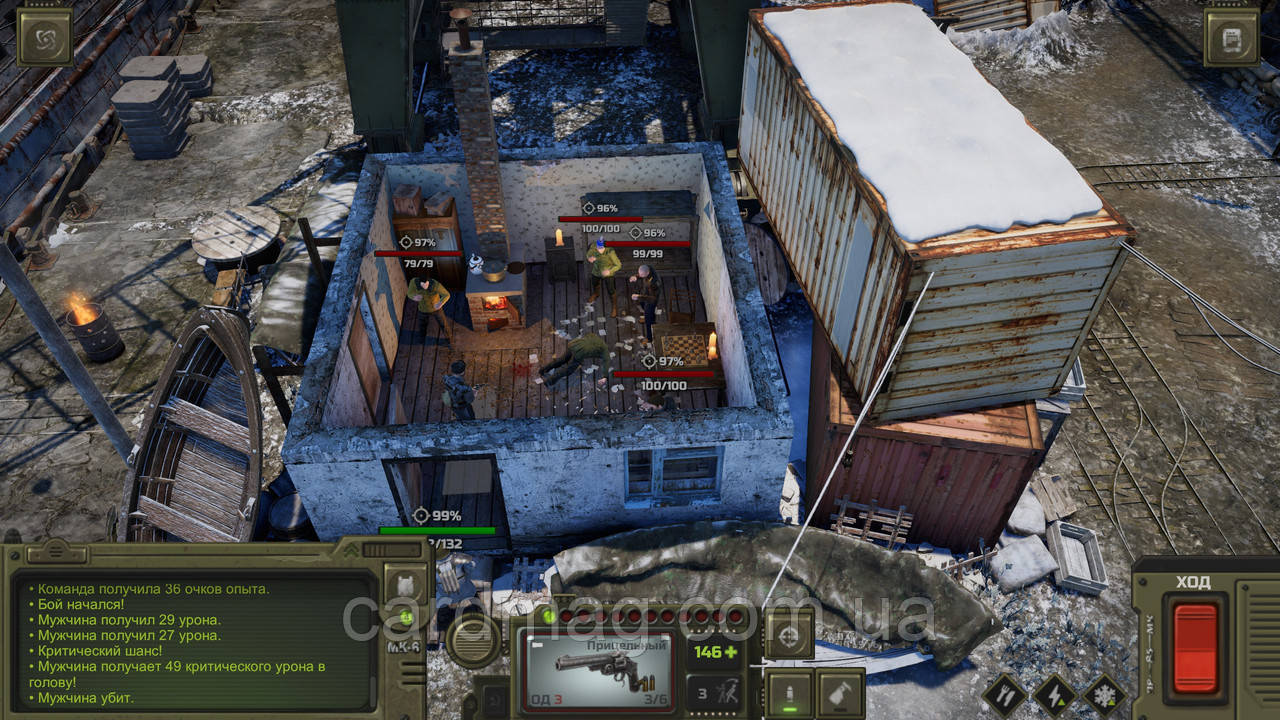Click the hunger fork-and-knife status icon
The image size is (1280, 720).
(x=1005, y=695)
